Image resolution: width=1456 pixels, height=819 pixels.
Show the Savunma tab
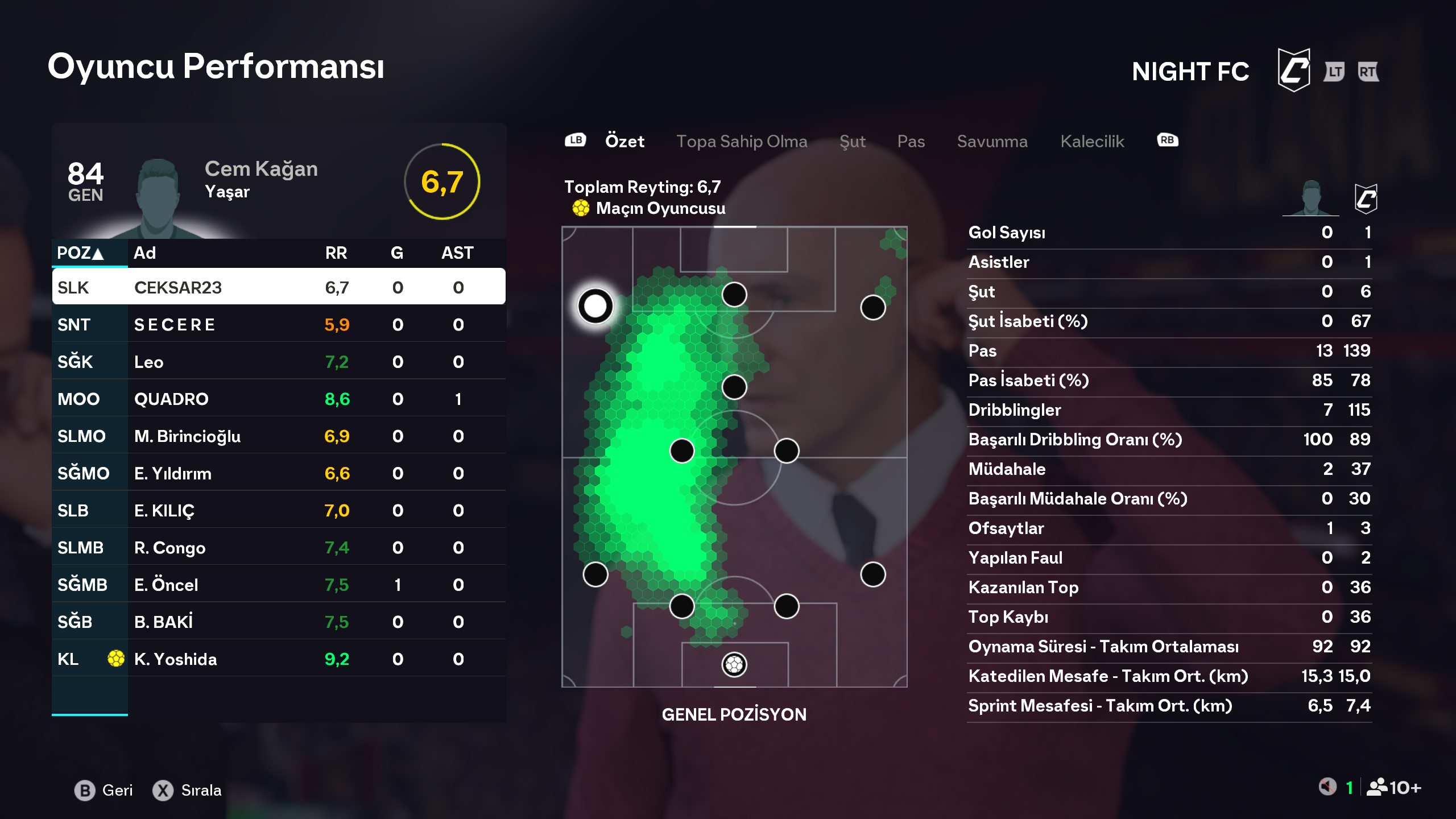point(992,141)
